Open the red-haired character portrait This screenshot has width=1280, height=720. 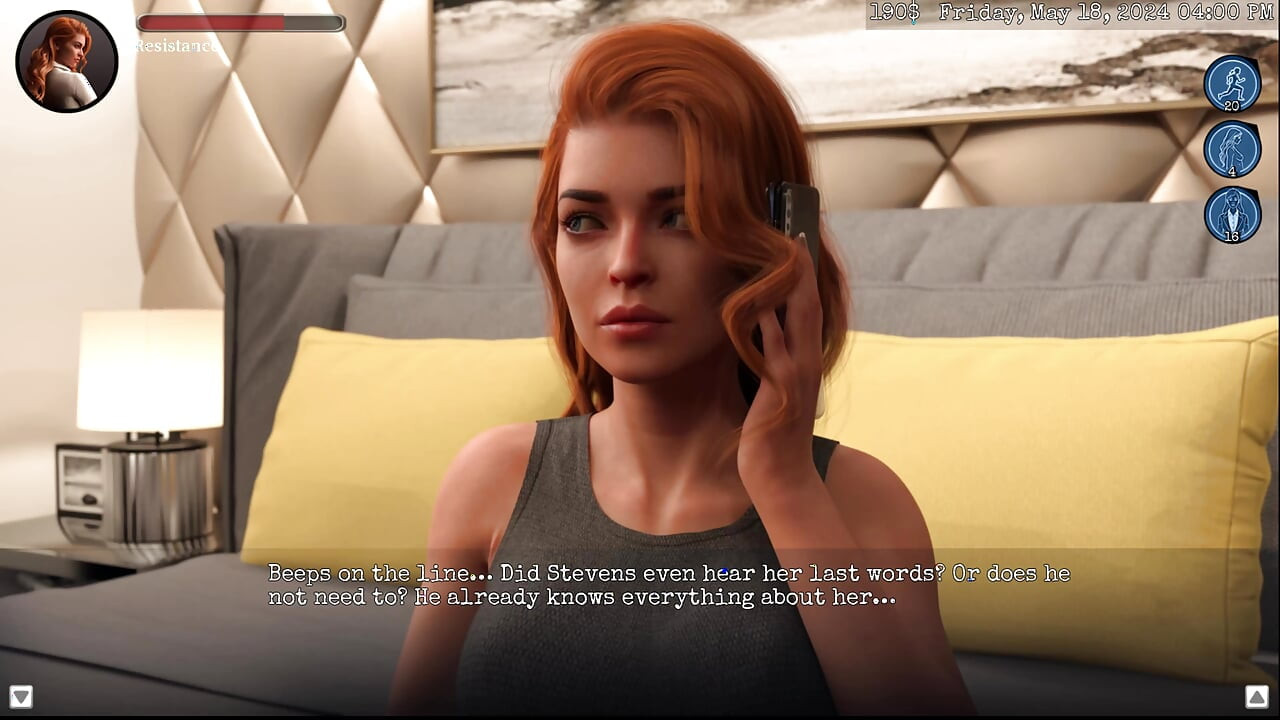coord(67,61)
